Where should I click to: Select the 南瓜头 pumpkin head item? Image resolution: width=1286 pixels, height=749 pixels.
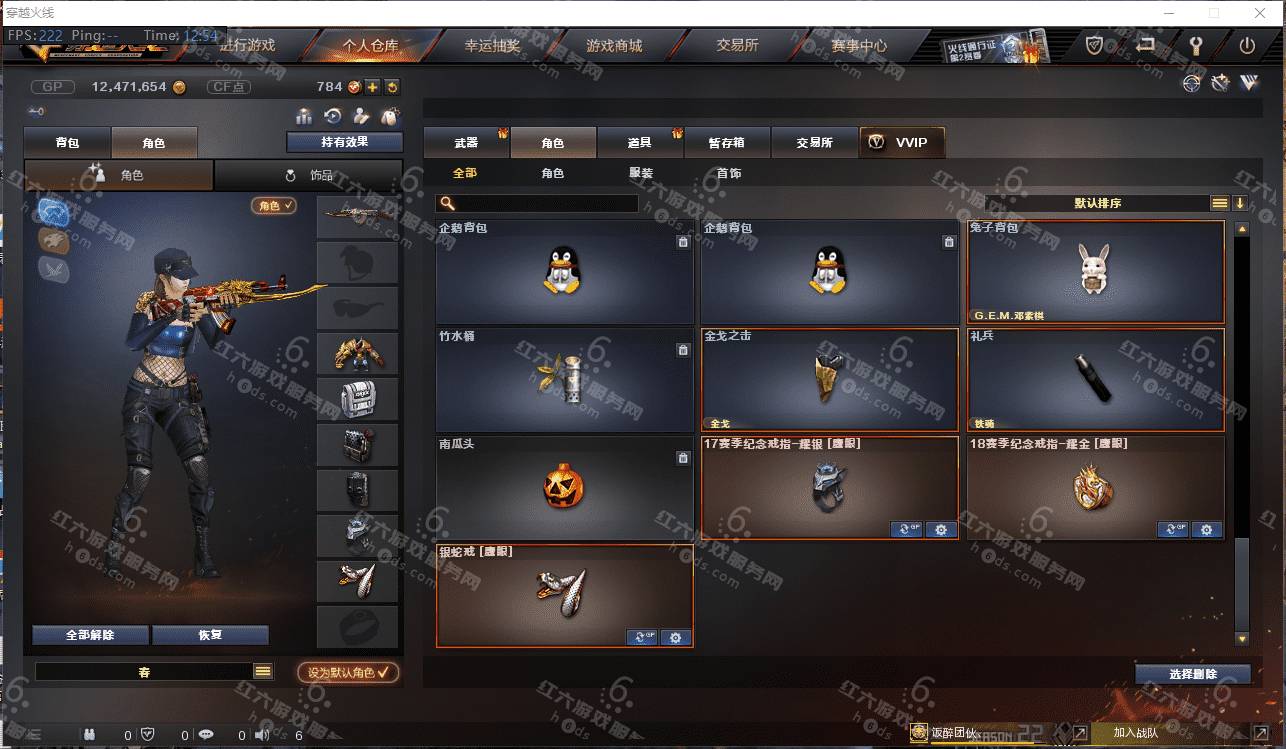tap(565, 487)
